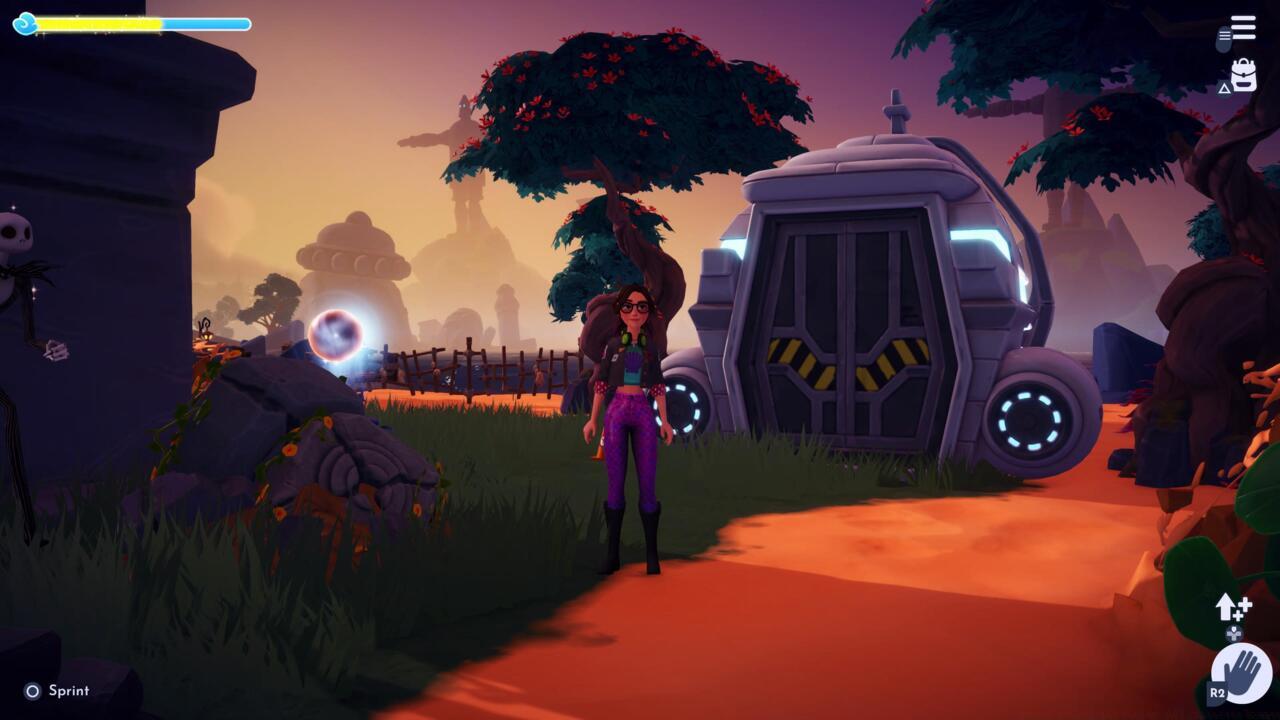Click the d-pad indicator icon
Viewport: 1280px width, 720px height.
click(1234, 633)
